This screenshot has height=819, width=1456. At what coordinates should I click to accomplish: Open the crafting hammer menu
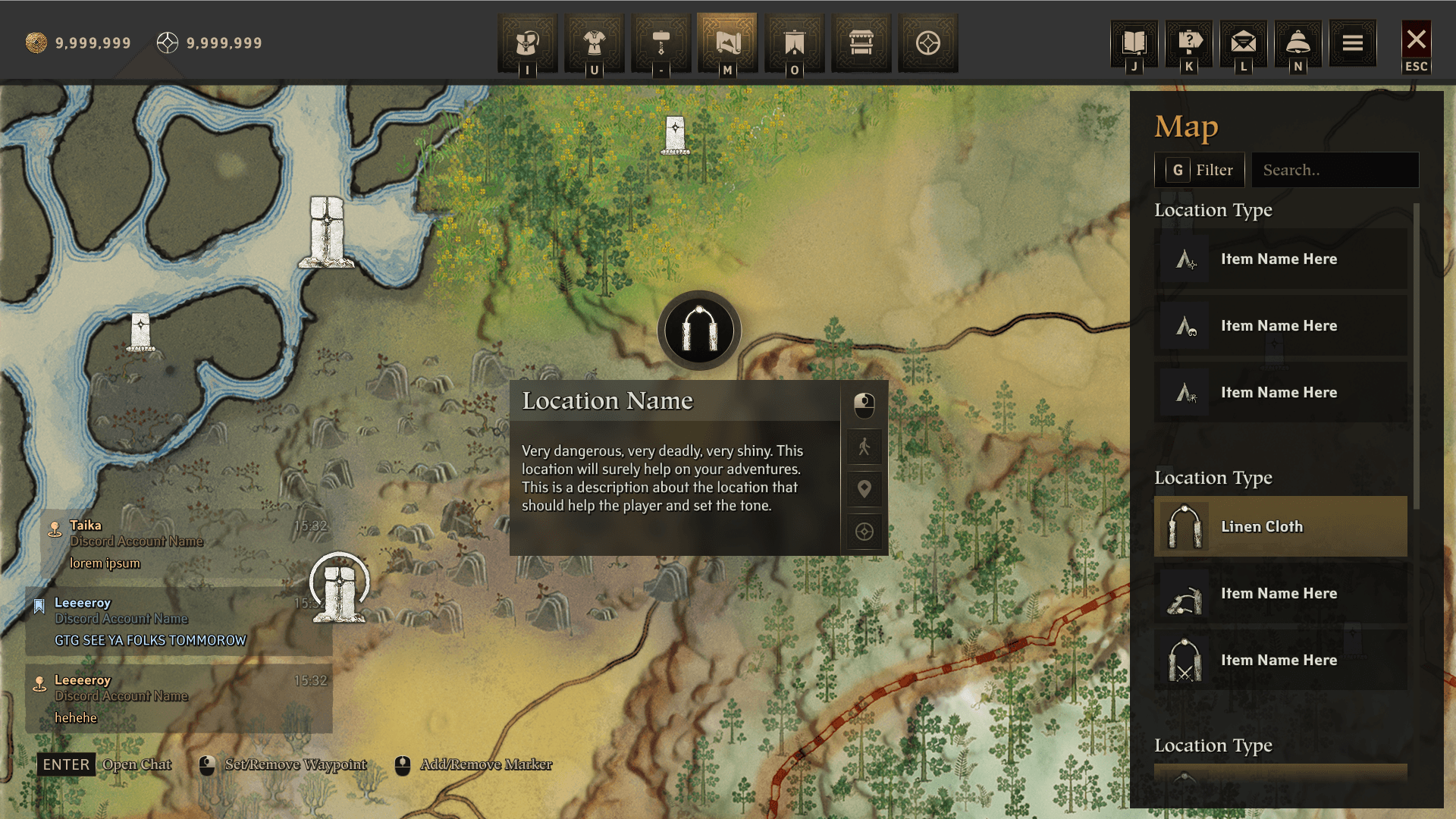click(x=661, y=43)
